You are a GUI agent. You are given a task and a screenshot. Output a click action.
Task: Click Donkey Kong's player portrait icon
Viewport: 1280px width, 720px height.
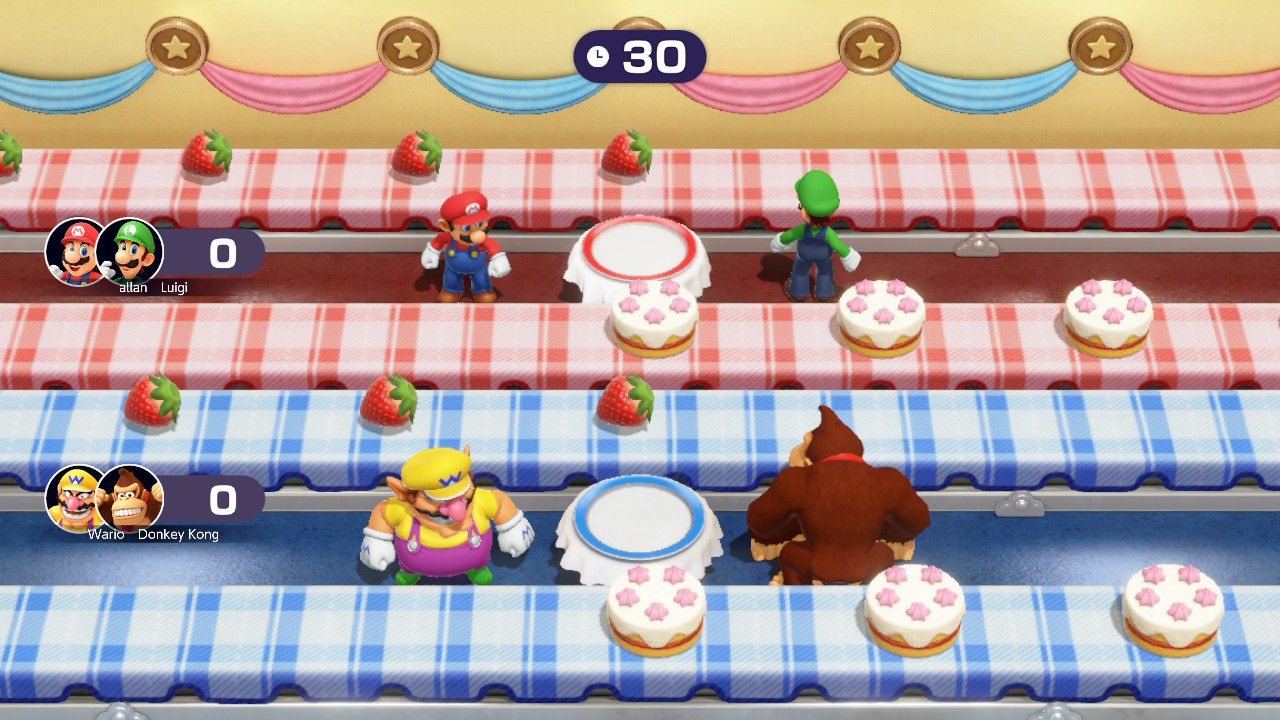[x=133, y=497]
